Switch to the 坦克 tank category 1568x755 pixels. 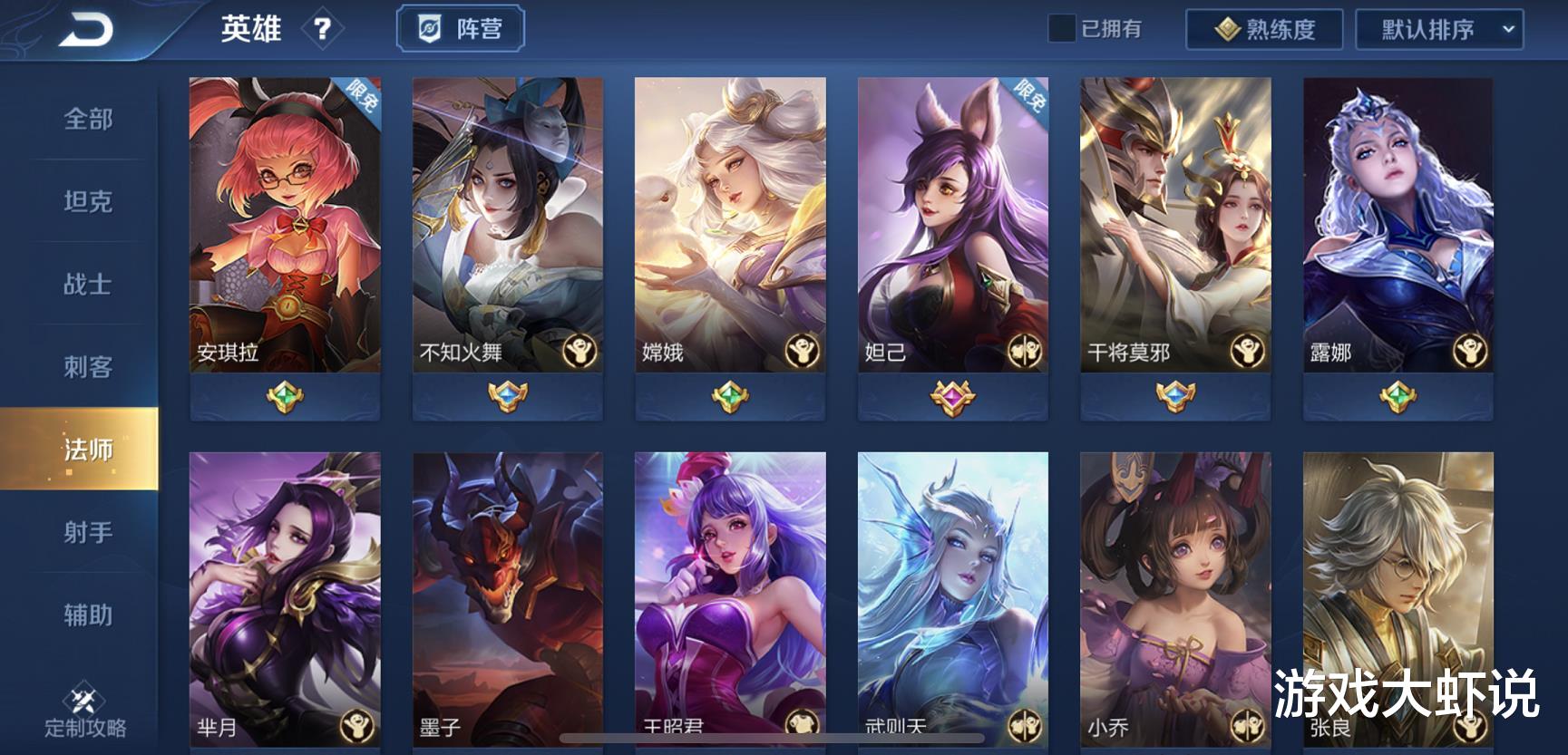(x=87, y=203)
